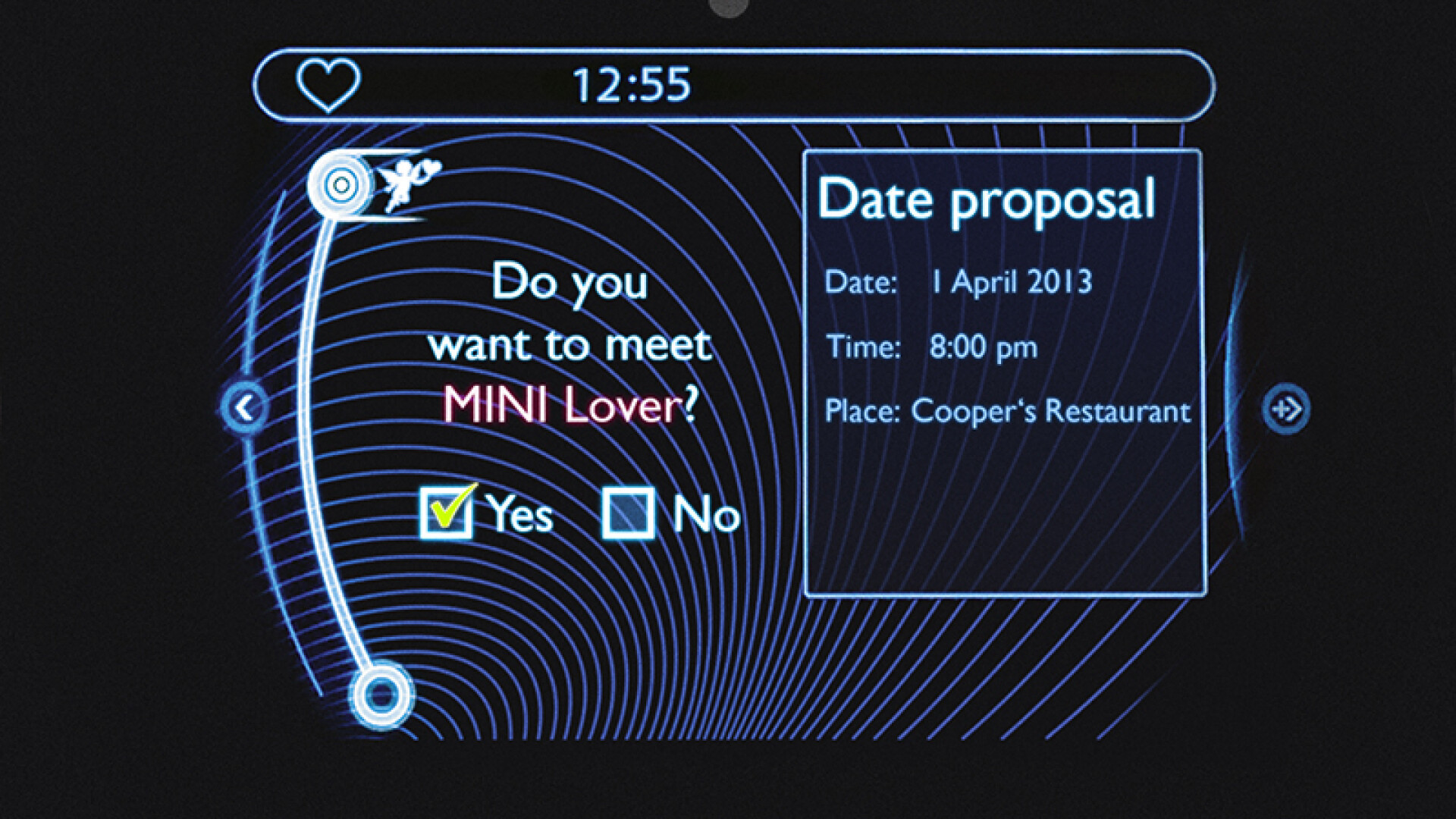Tap the heart icon in the top bar
Image resolution: width=1456 pixels, height=819 pixels.
[x=328, y=85]
